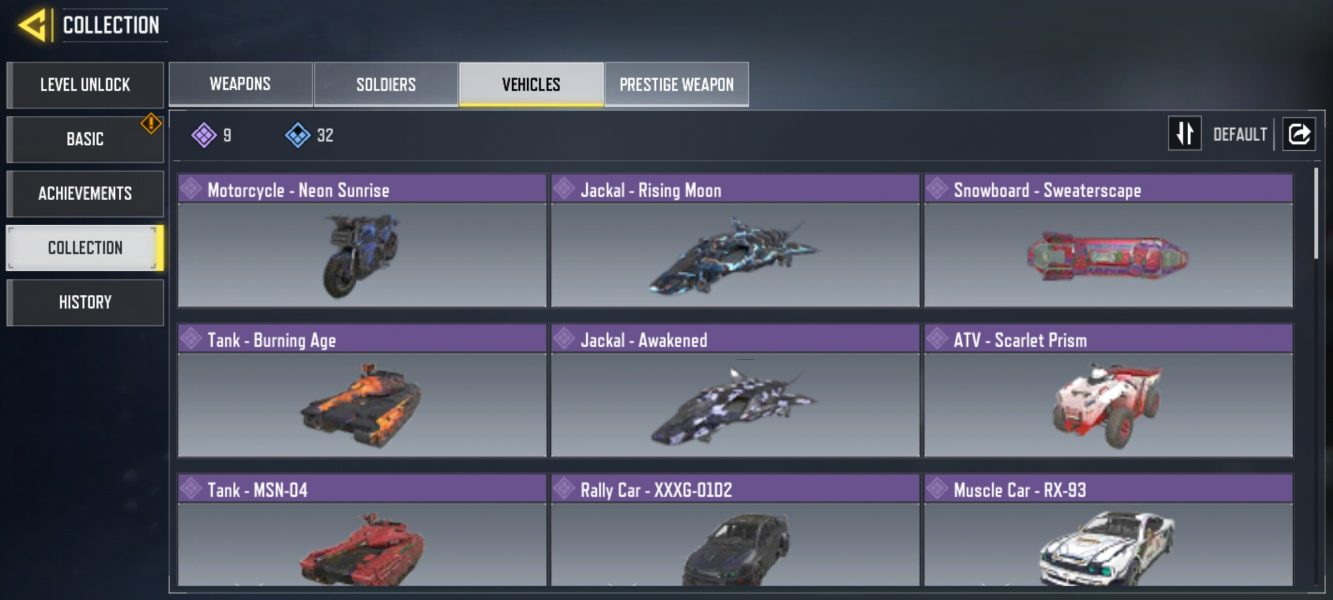Open the Achievements section
This screenshot has width=1333, height=600.
pyautogui.click(x=85, y=193)
